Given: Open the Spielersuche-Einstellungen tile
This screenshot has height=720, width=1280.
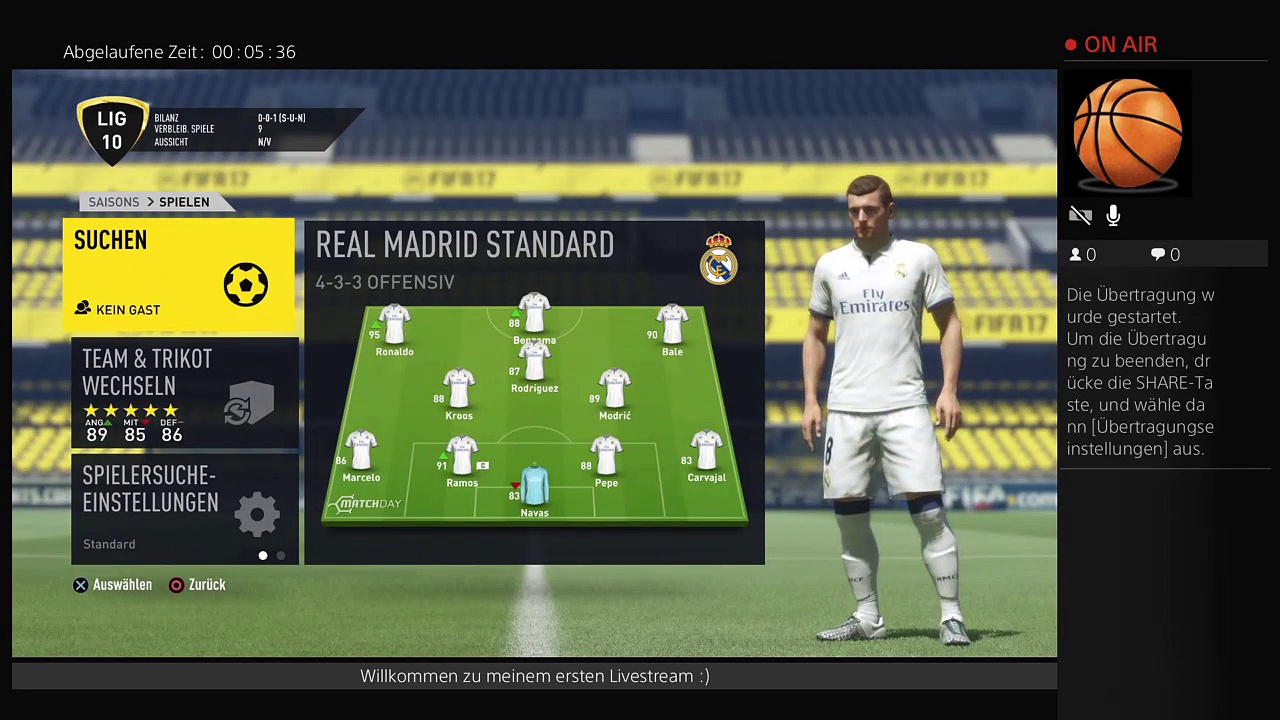Looking at the screenshot, I should 184,508.
